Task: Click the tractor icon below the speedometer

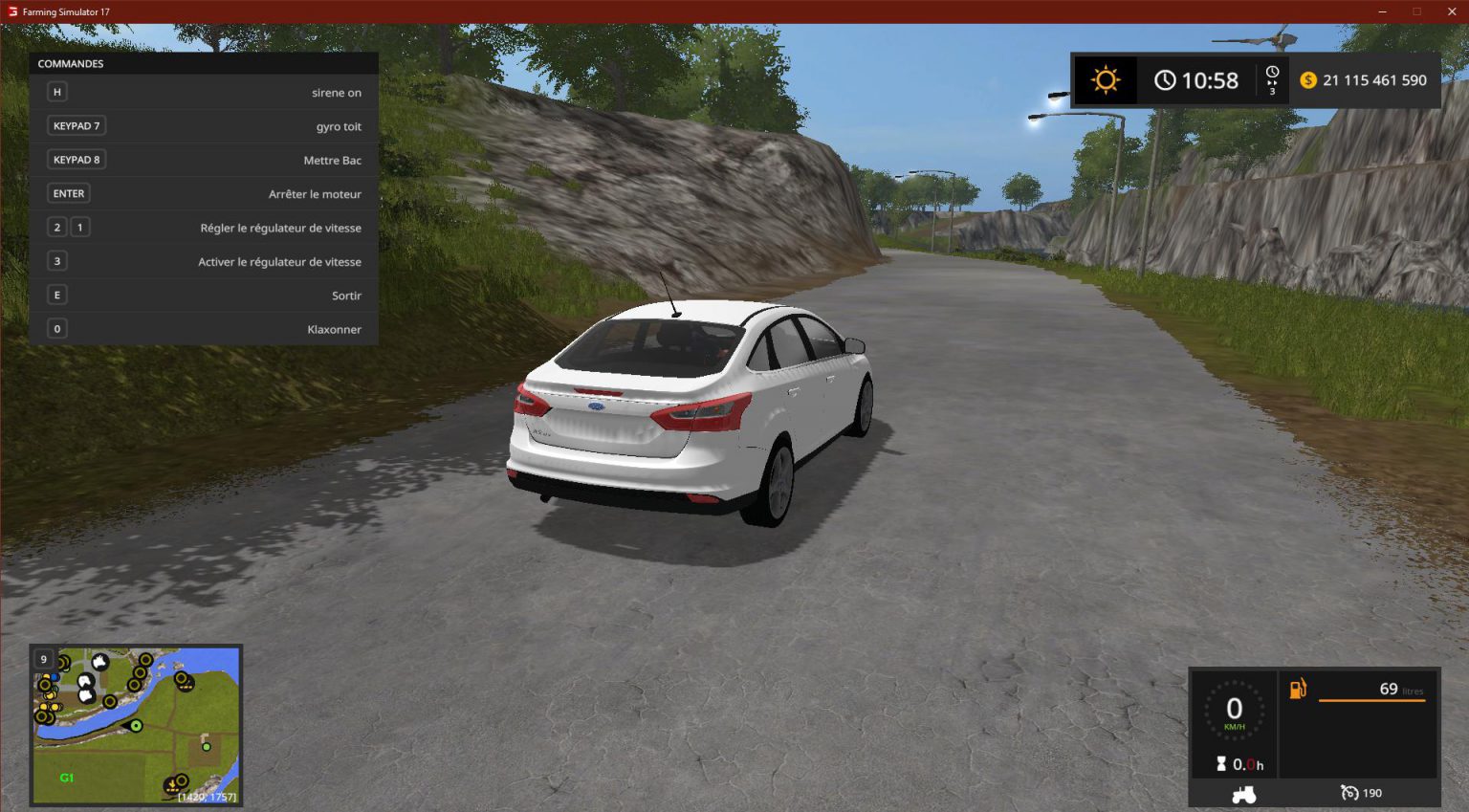Action: click(1245, 792)
